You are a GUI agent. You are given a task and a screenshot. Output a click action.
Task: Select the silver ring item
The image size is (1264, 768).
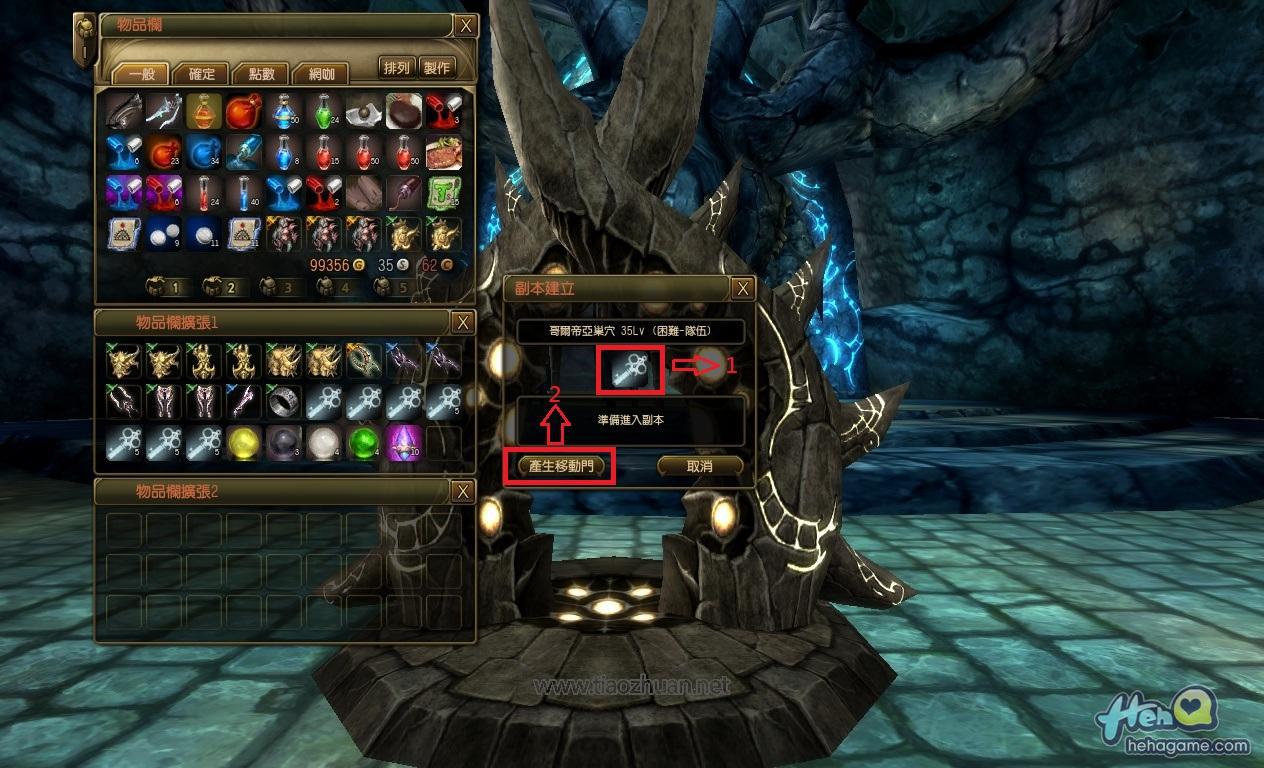284,401
